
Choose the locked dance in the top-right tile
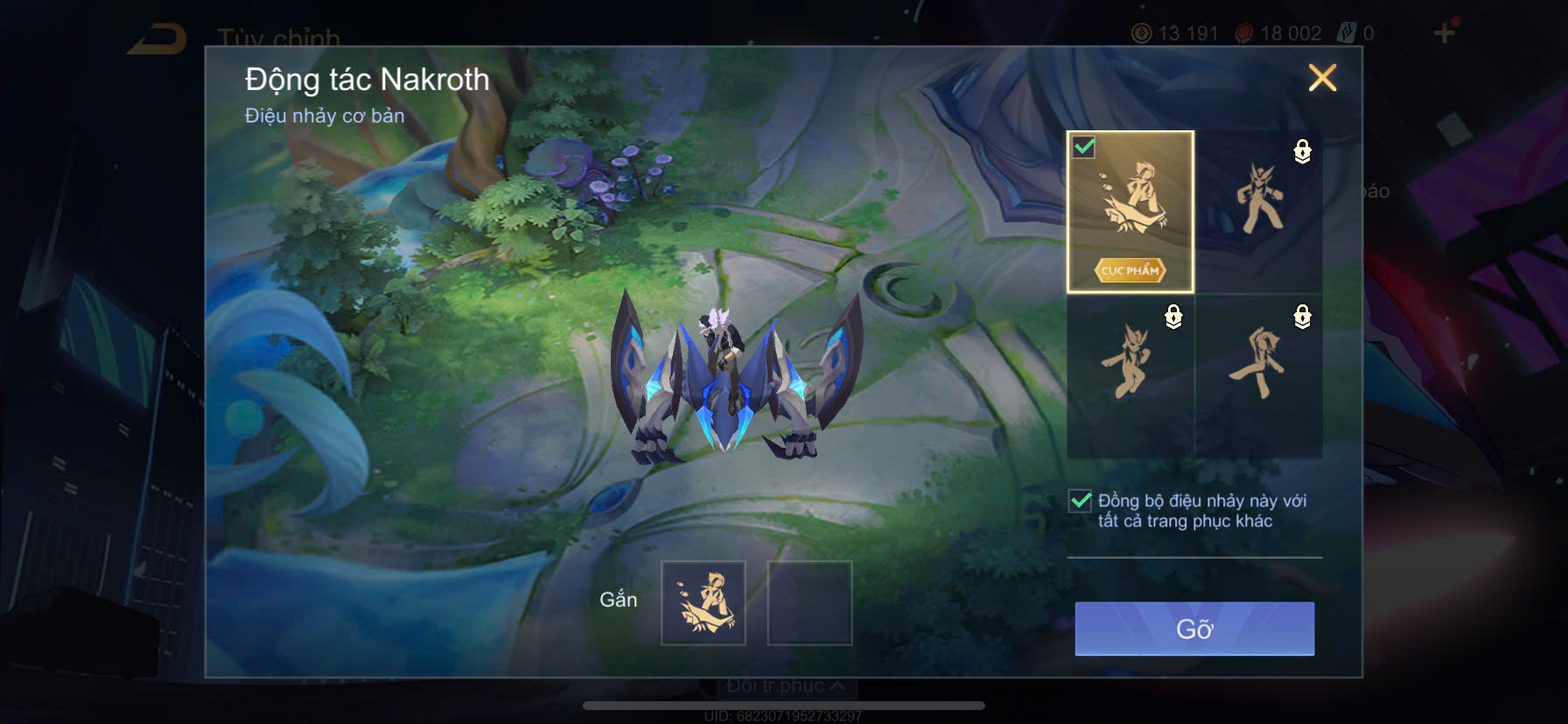[1259, 212]
